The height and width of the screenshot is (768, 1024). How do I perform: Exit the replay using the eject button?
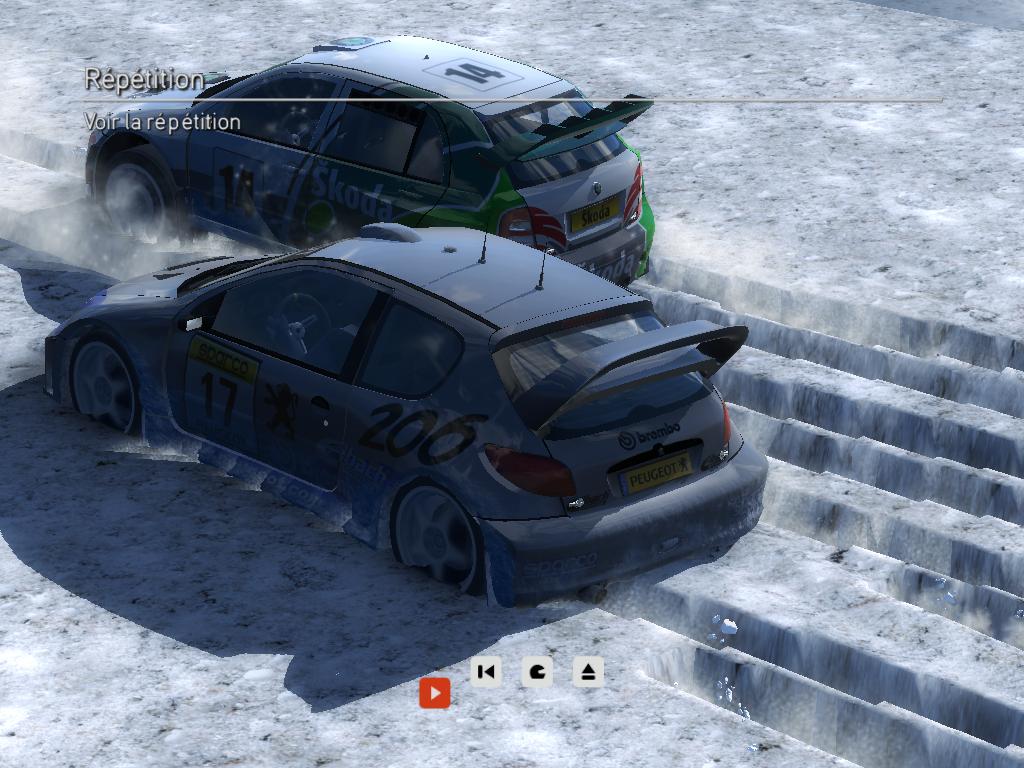pyautogui.click(x=588, y=672)
